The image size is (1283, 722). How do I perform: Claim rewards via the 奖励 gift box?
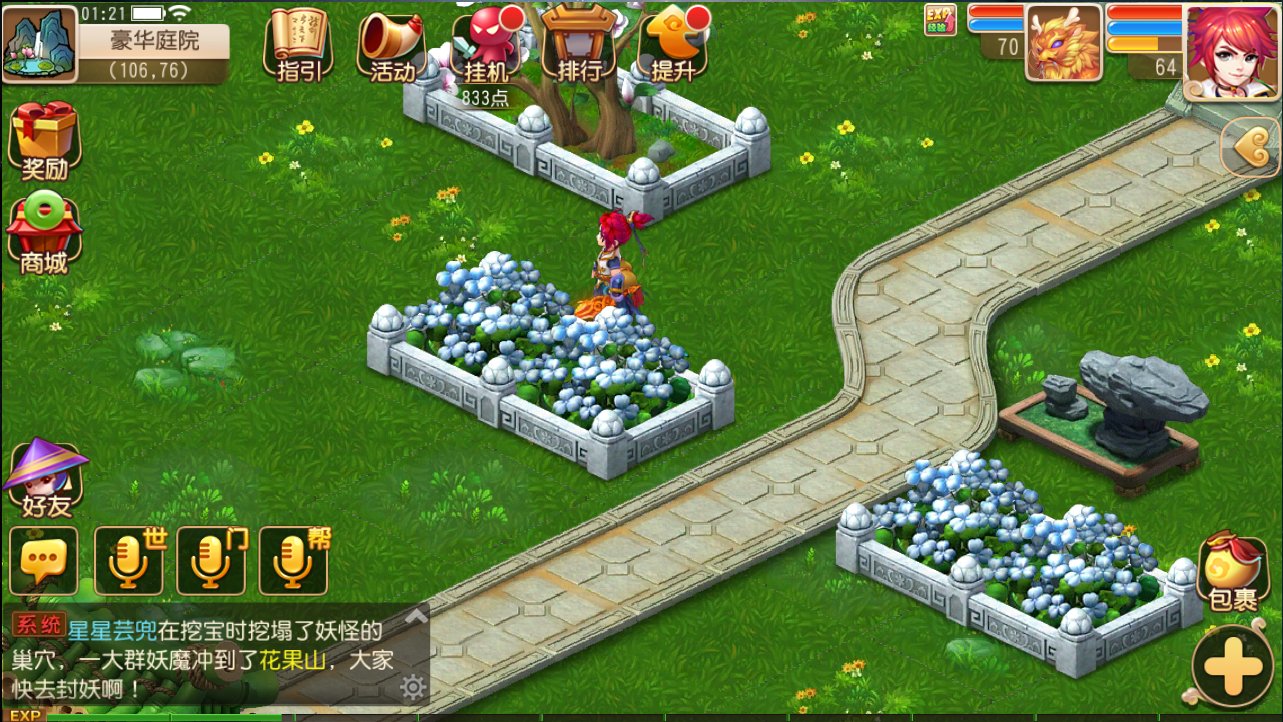[x=44, y=140]
